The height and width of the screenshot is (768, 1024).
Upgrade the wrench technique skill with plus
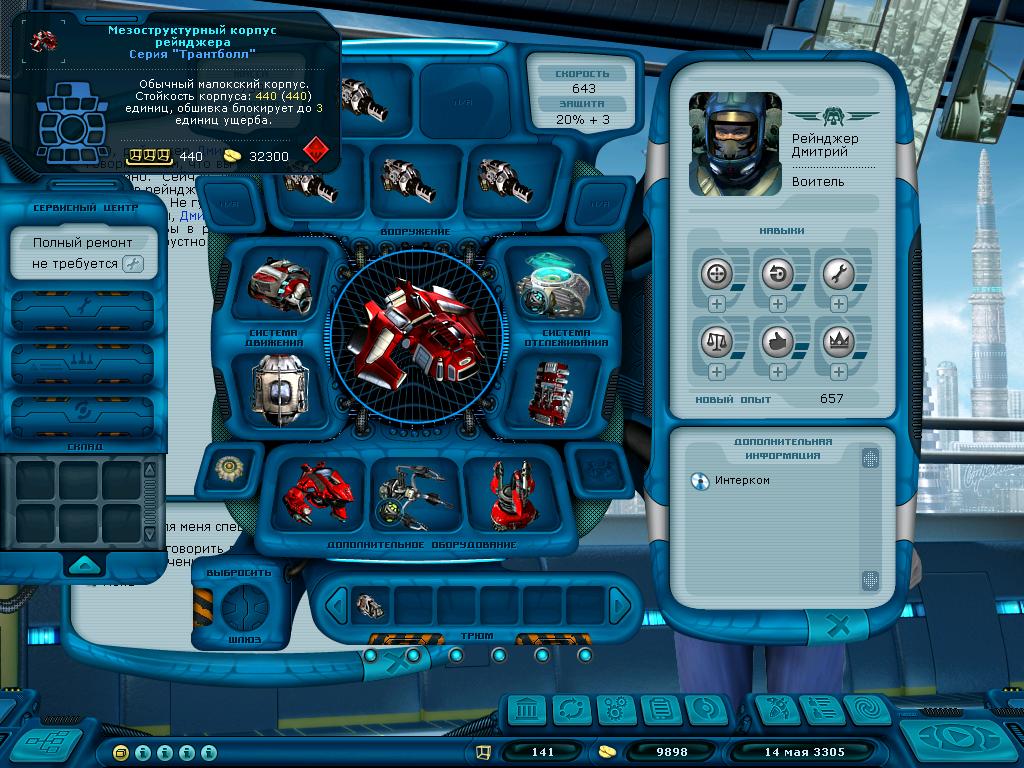coord(838,304)
